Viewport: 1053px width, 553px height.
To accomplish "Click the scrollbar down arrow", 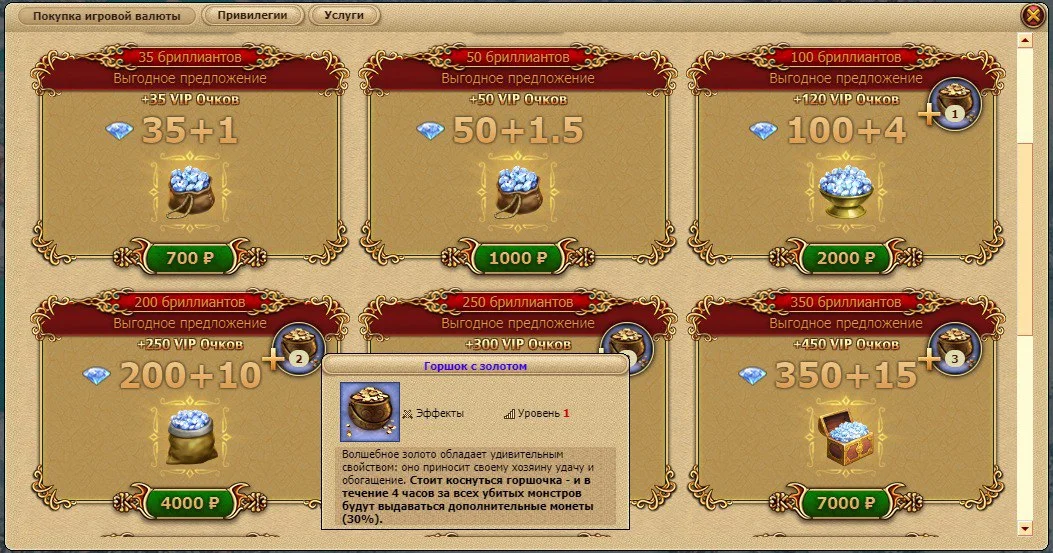I will click(x=1024, y=527).
